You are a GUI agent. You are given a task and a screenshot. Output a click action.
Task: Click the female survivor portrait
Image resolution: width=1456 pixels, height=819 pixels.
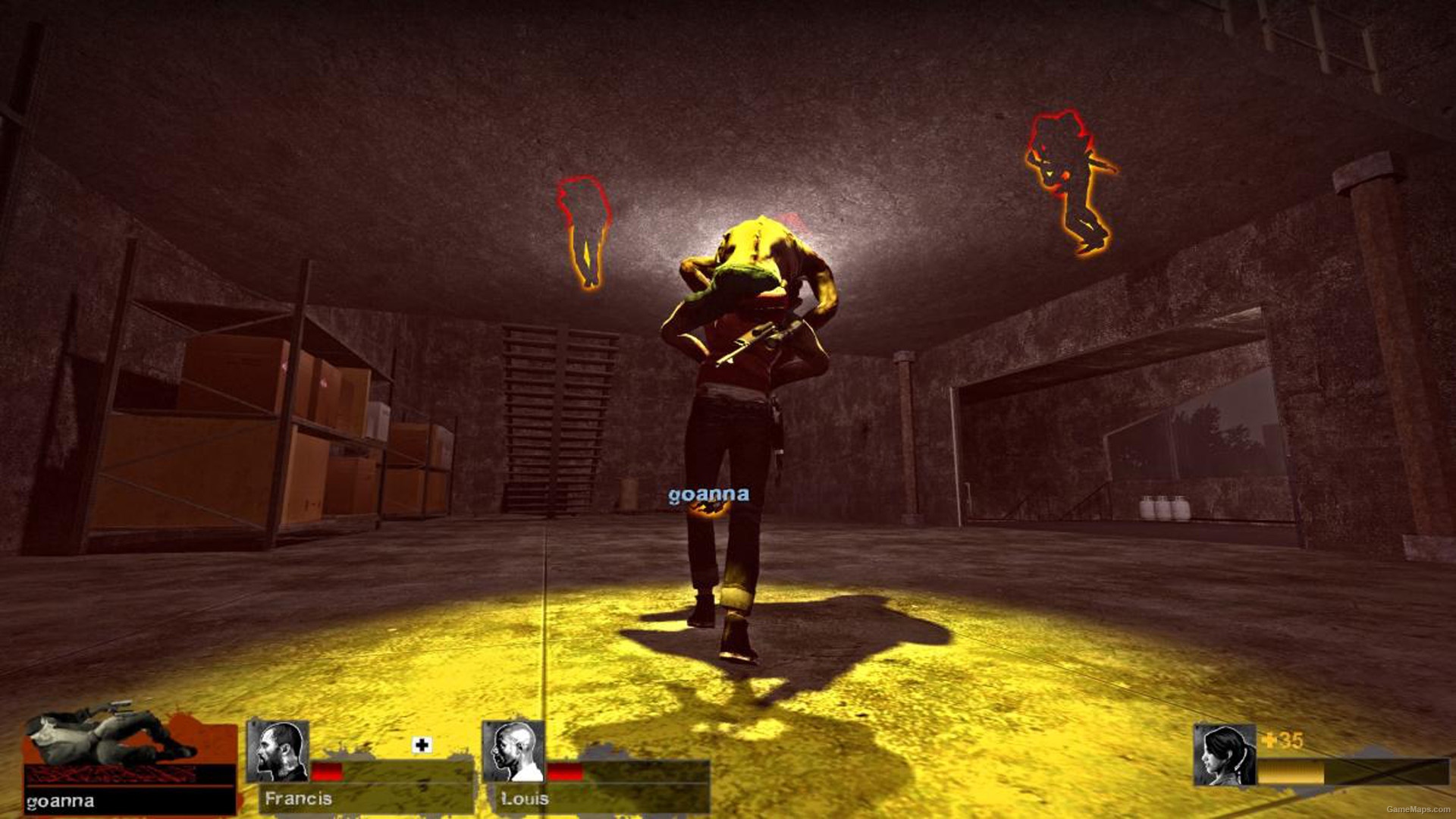(1224, 755)
